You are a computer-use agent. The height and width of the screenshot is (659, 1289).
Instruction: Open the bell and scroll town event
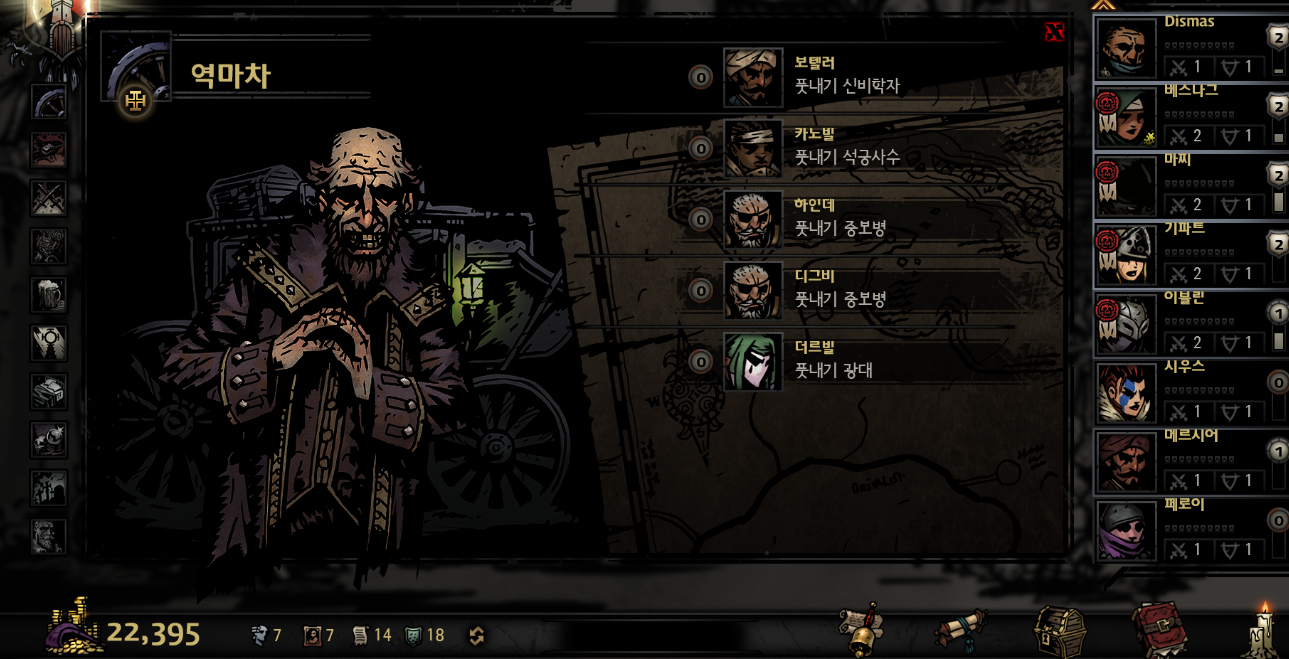pos(861,629)
